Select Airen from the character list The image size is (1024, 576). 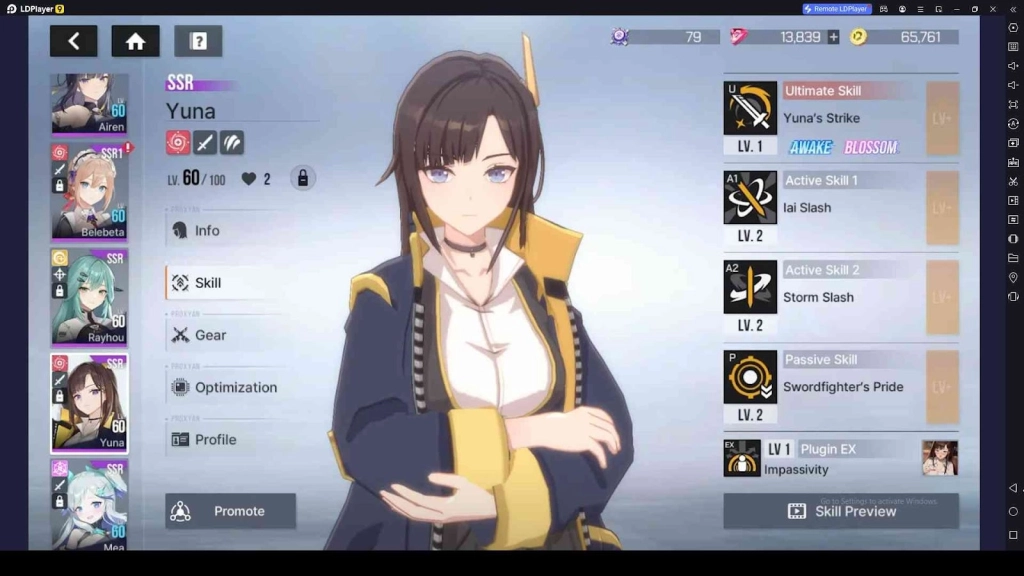pos(89,103)
